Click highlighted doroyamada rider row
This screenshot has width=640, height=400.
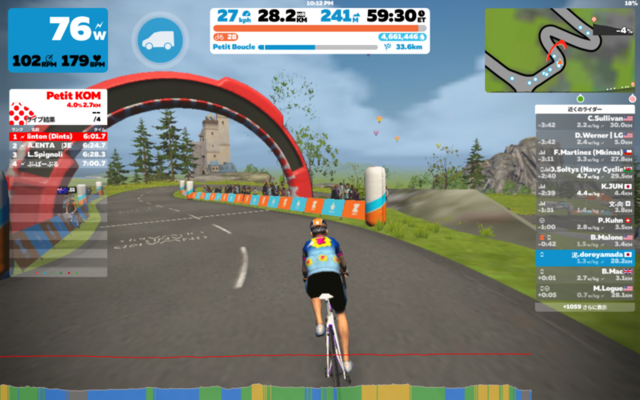tap(586, 256)
